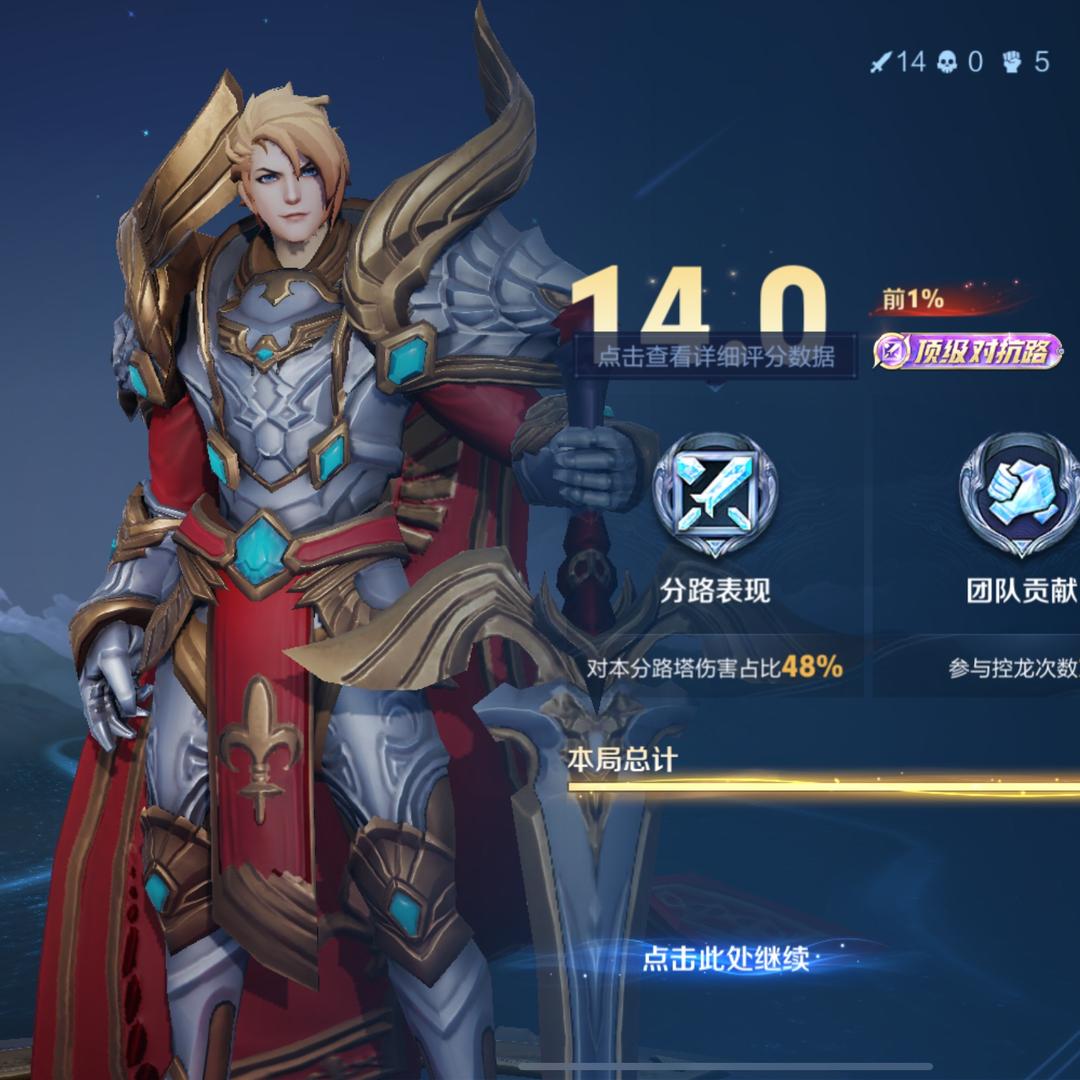Open the 分路表现 sword icon
The height and width of the screenshot is (1080, 1080).
coord(715,494)
